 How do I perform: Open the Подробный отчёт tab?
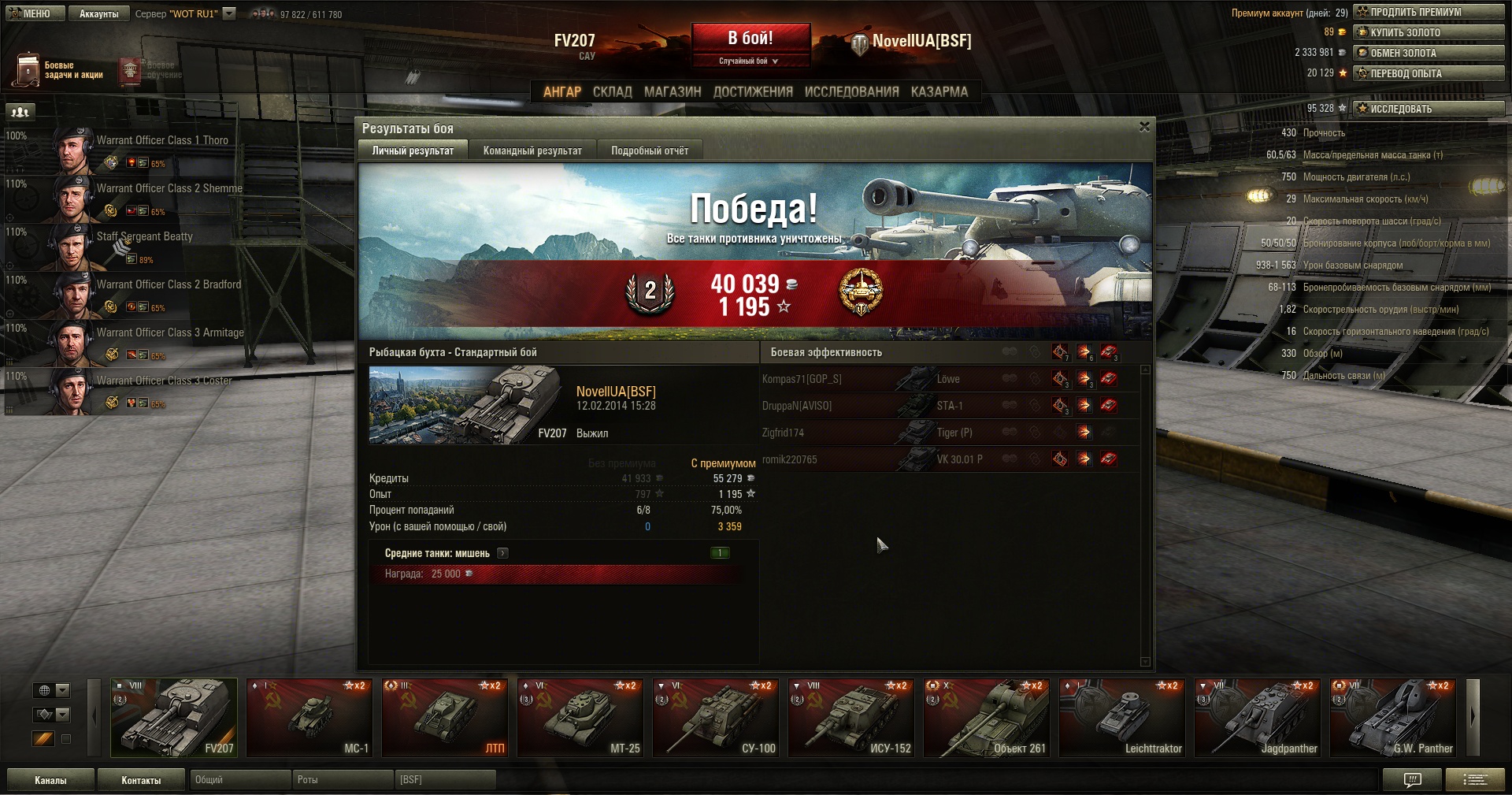(650, 150)
